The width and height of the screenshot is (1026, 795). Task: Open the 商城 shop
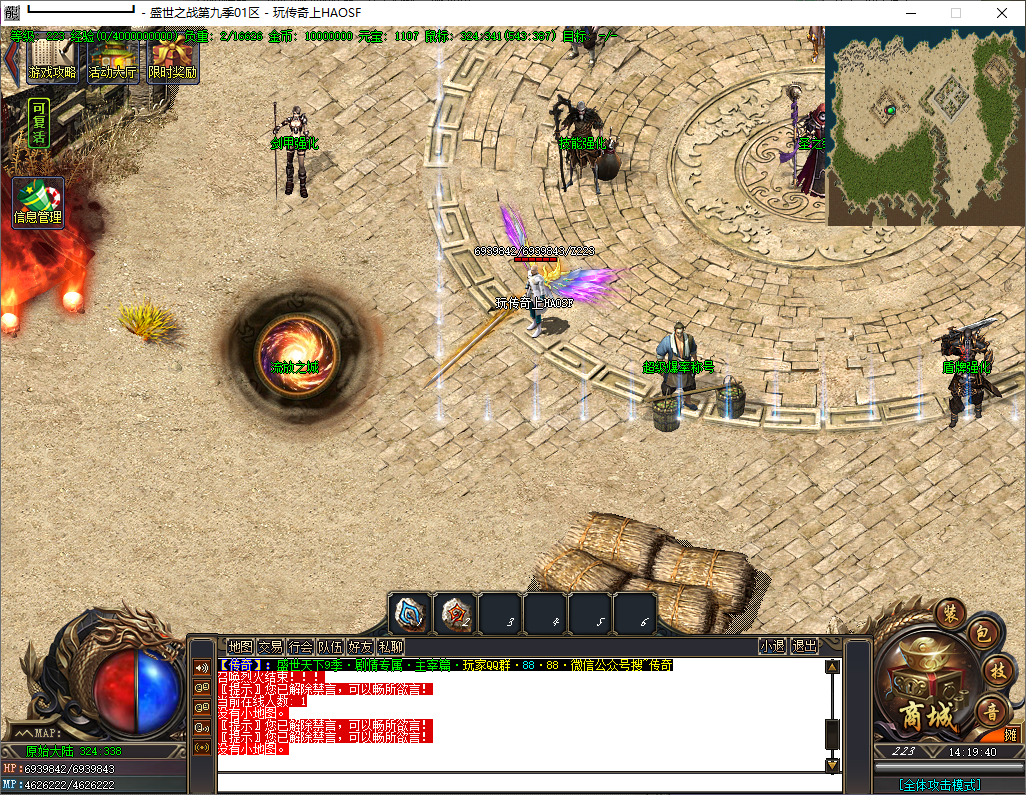click(x=914, y=686)
